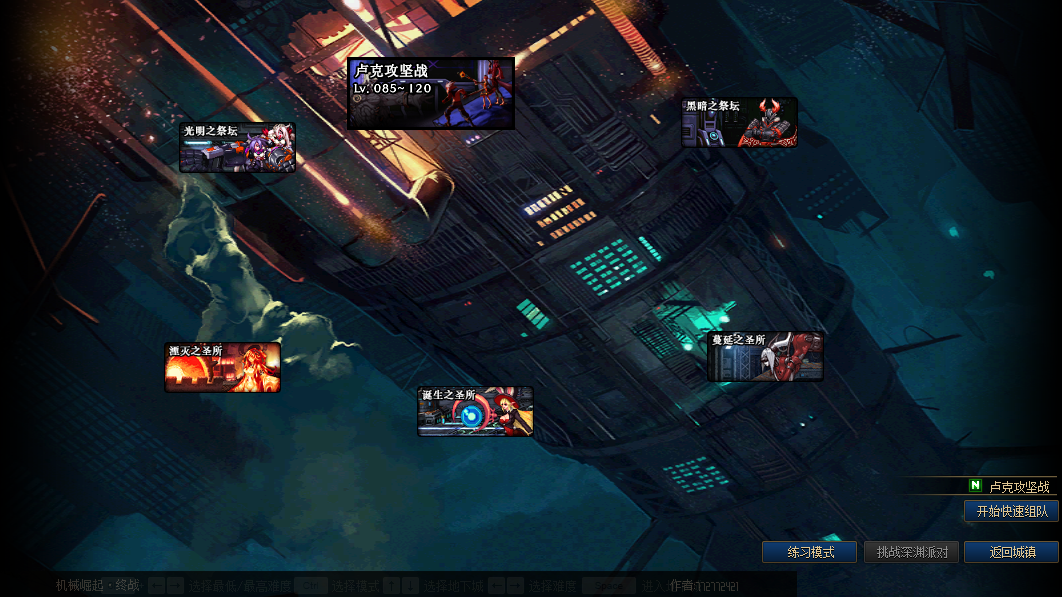Enter 练习模式 practice mode
The width and height of the screenshot is (1062, 597).
[x=809, y=552]
